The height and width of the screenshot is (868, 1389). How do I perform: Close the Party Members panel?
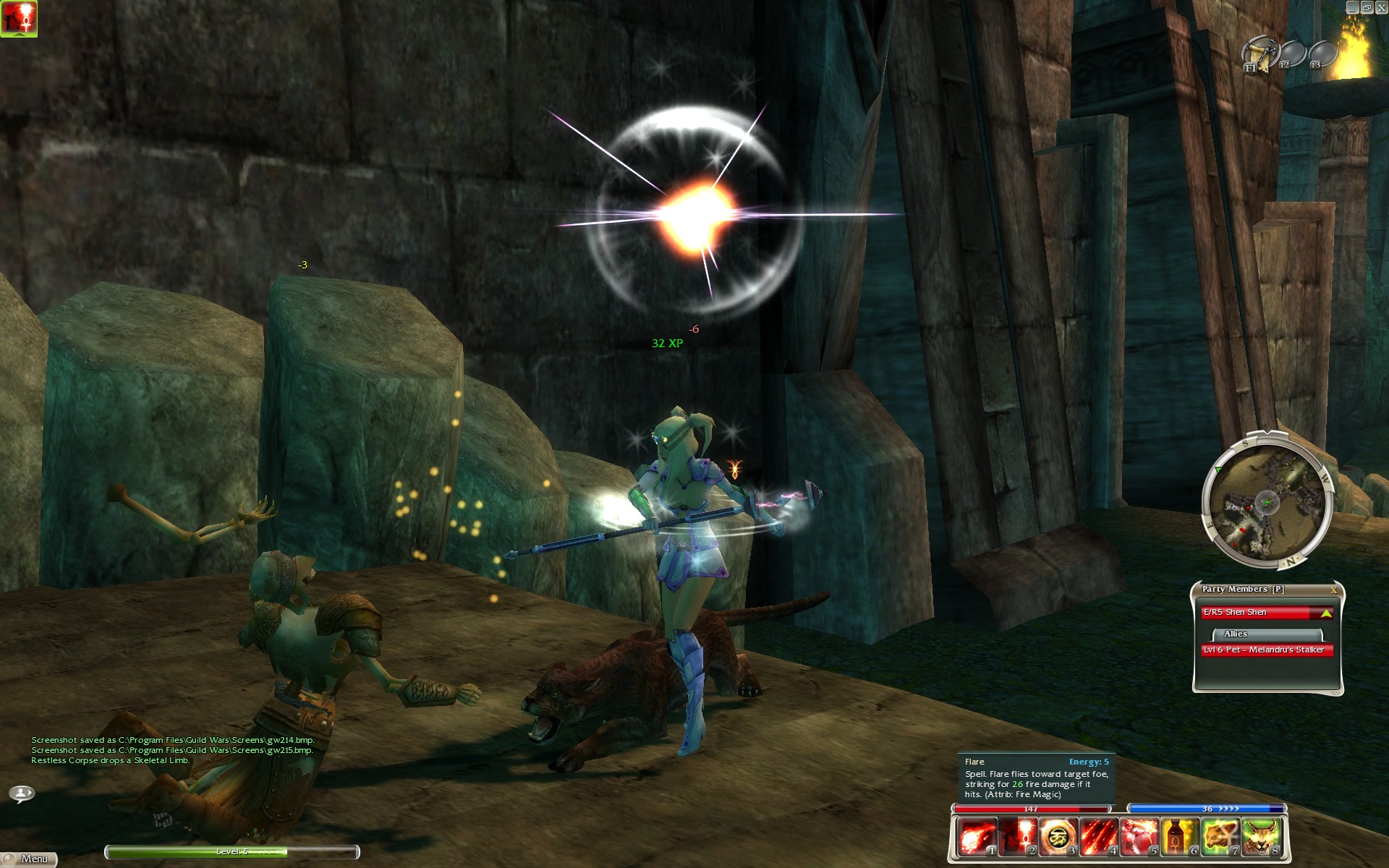pos(1333,590)
